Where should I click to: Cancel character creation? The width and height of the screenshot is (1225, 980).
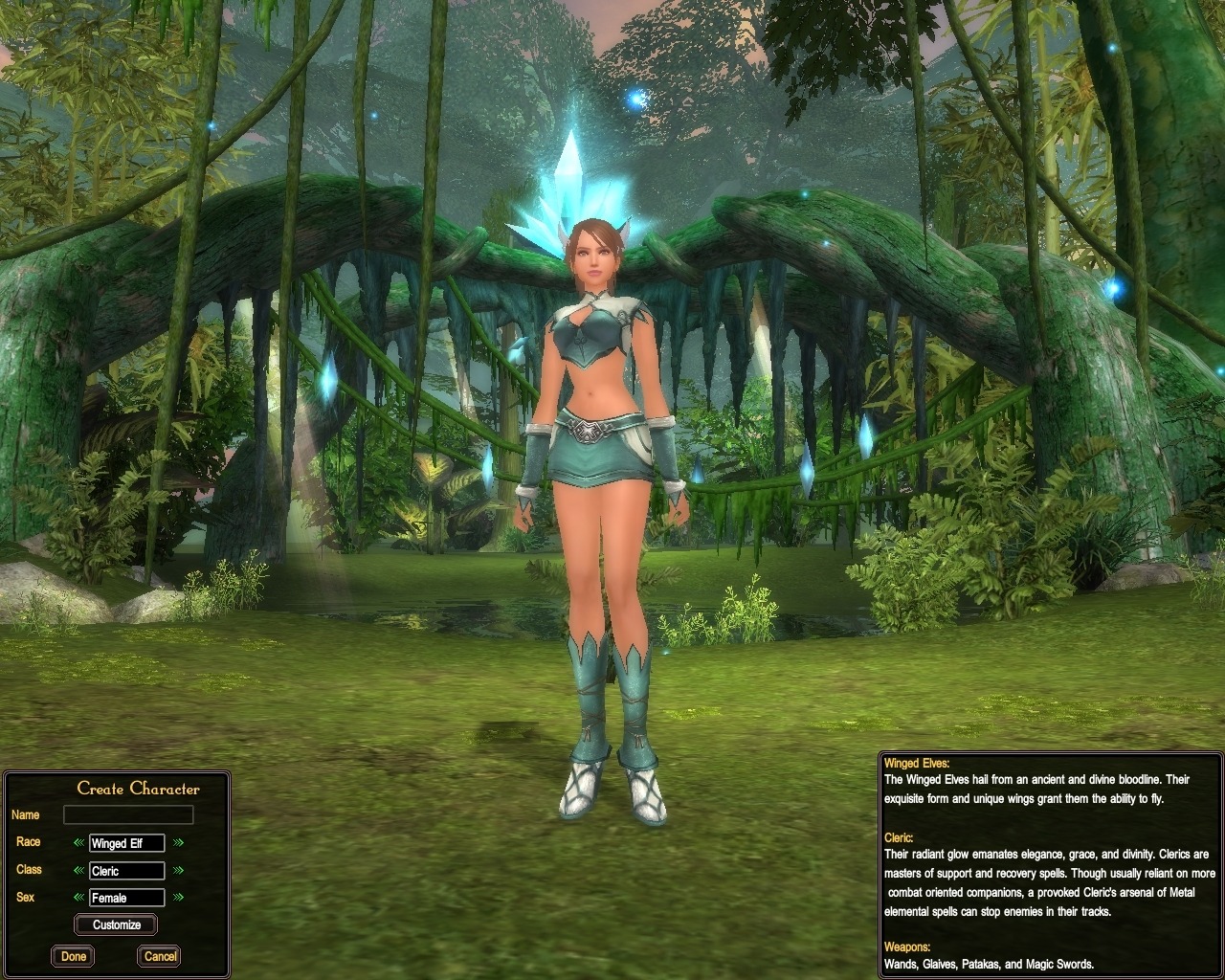(160, 956)
